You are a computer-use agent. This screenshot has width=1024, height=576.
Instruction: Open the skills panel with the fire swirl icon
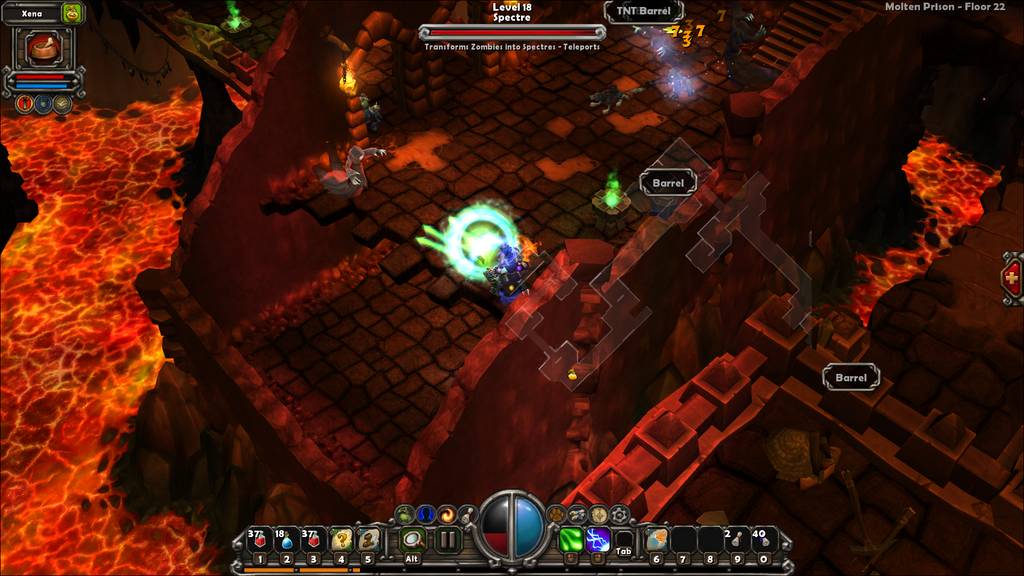pos(447,514)
